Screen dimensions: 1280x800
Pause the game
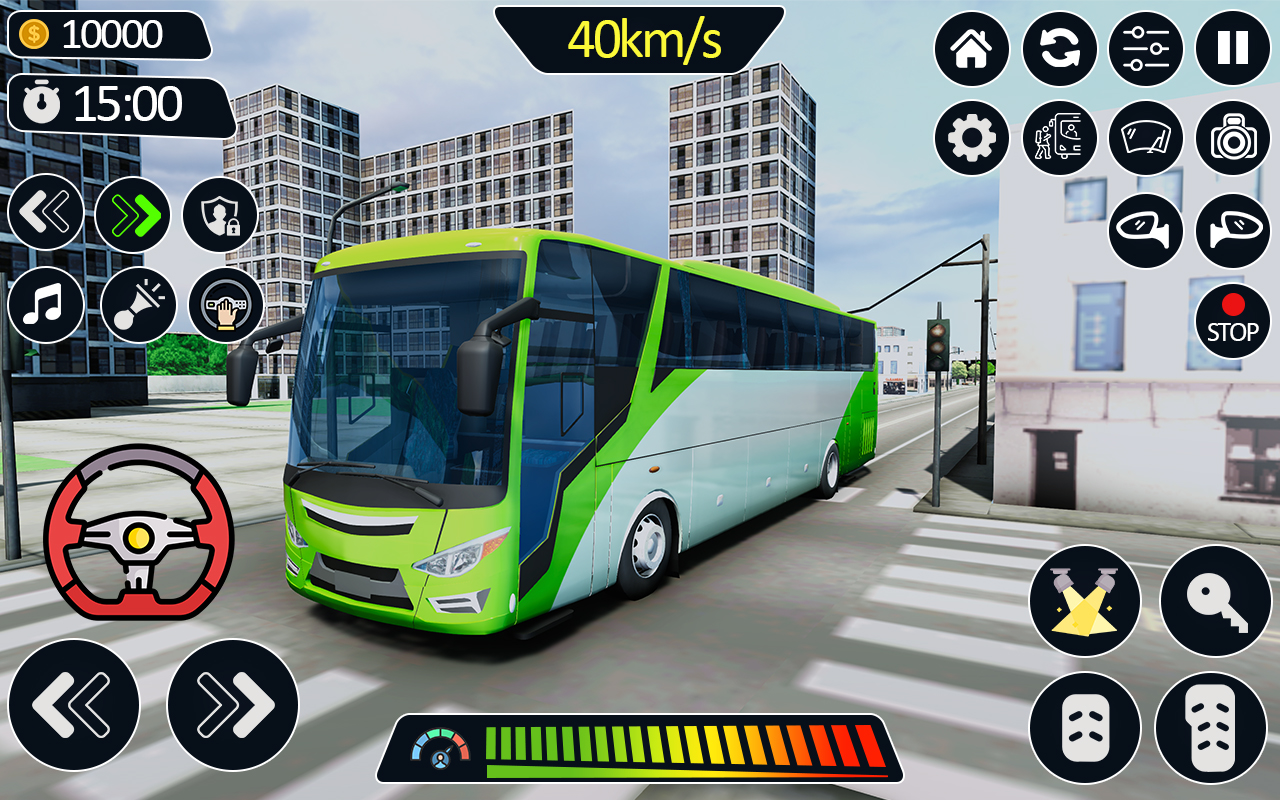(x=1232, y=48)
